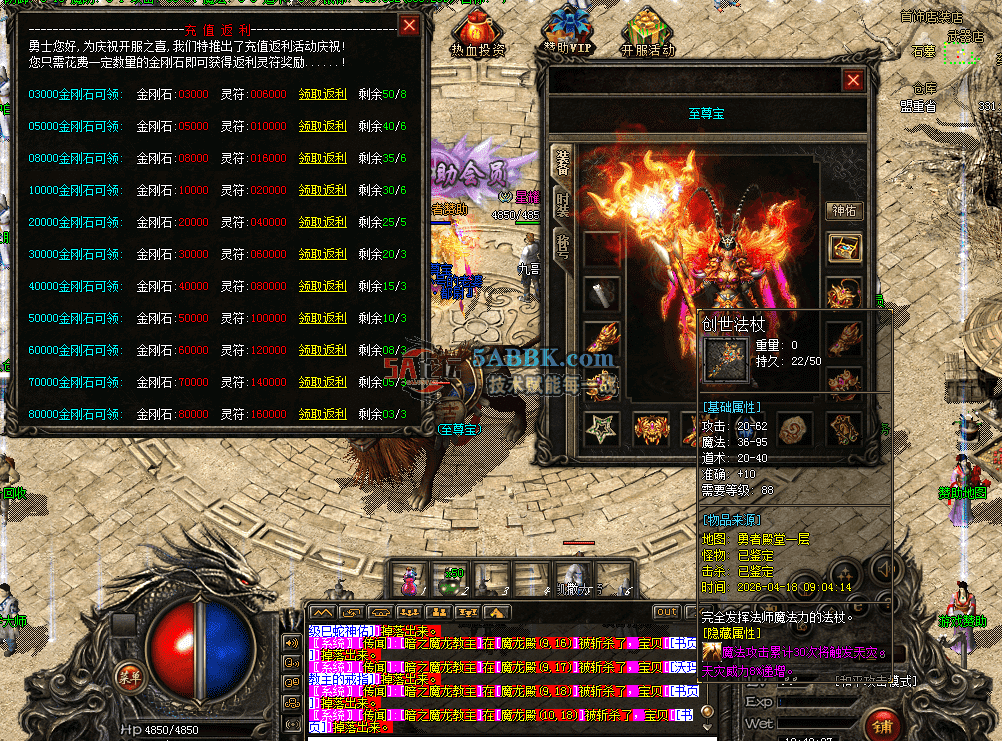Select the star-shaped medal equipment slot

pyautogui.click(x=601, y=429)
